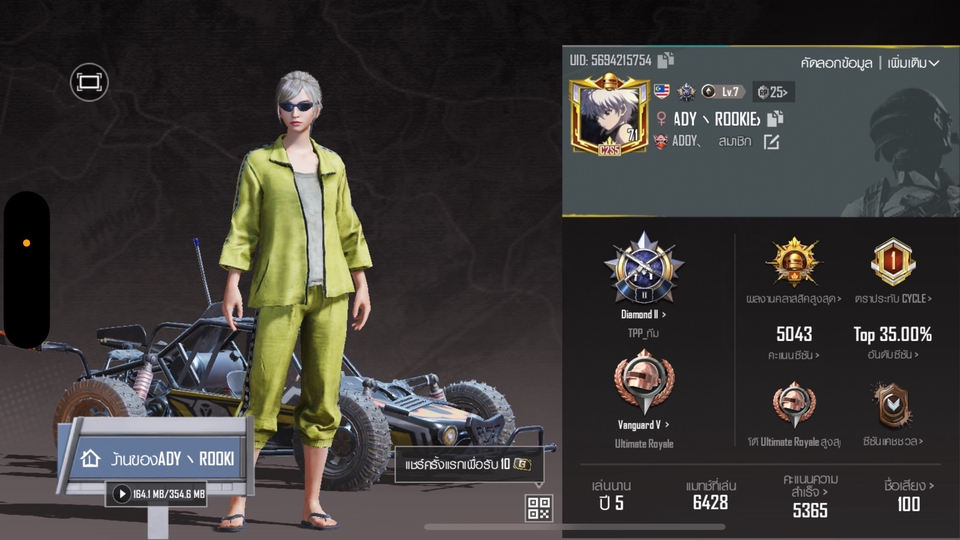
Task: Show the CYCLE badge details
Action: point(893,264)
